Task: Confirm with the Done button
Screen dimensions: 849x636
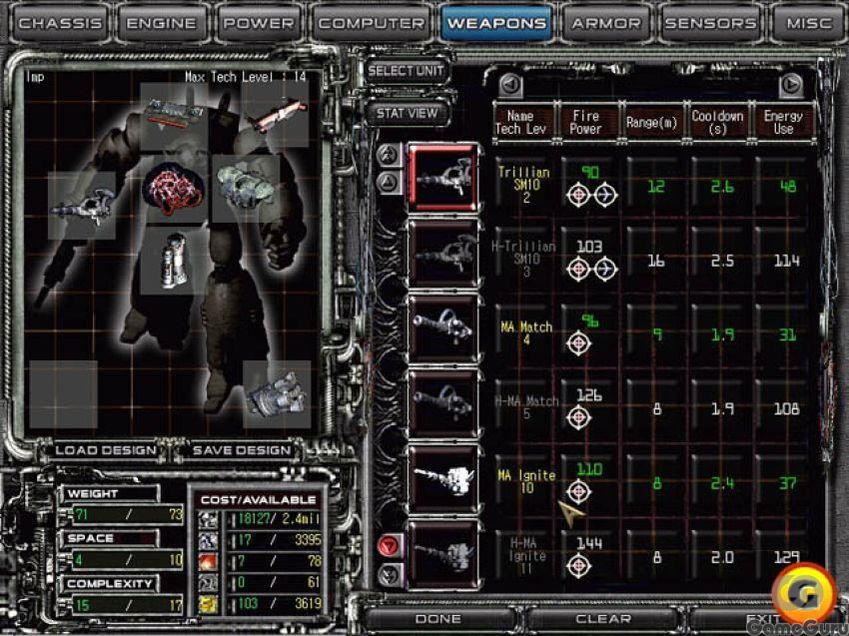Action: [x=439, y=619]
